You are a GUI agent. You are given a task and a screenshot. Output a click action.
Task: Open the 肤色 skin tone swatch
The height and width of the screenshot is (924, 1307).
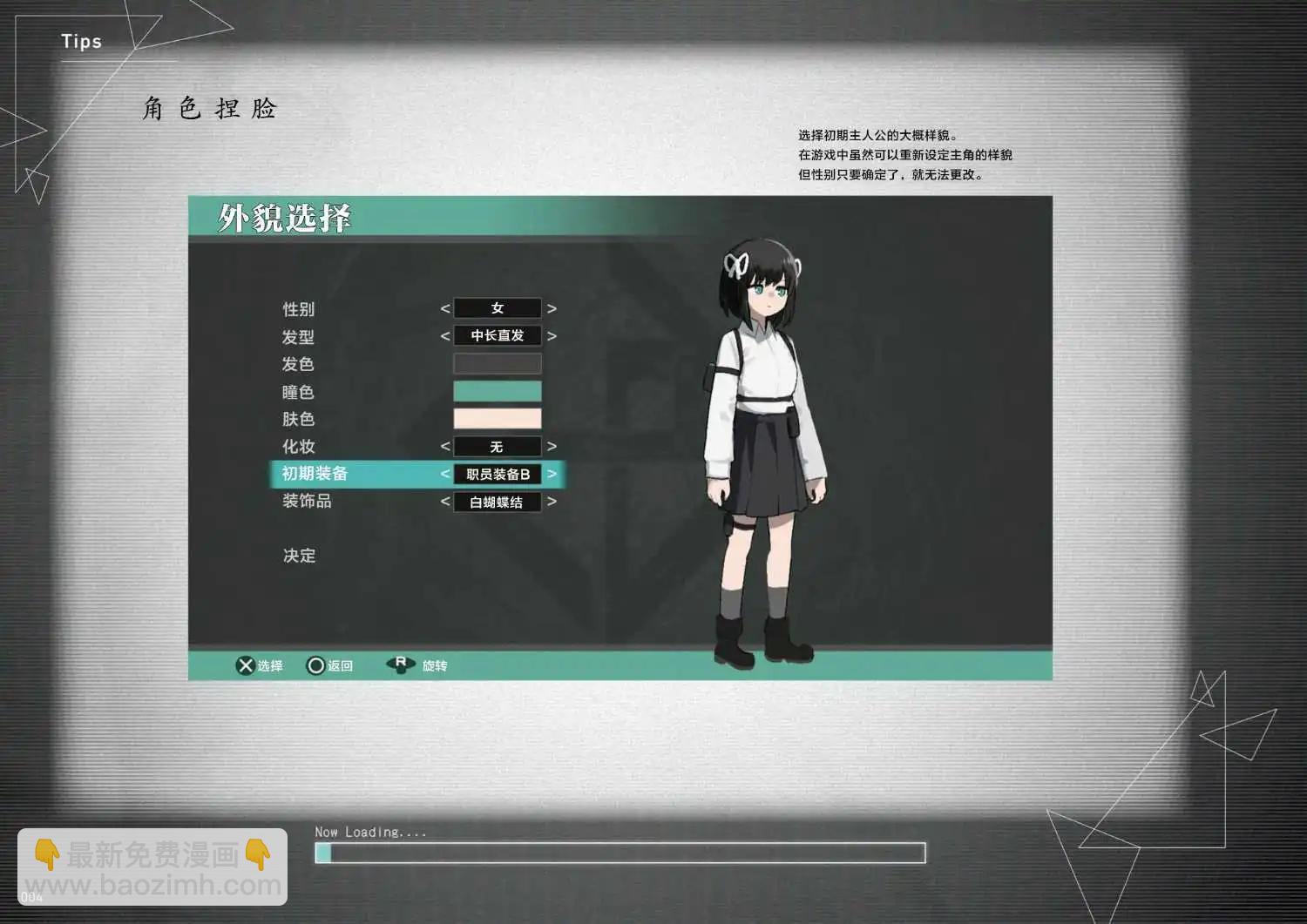[x=497, y=419]
